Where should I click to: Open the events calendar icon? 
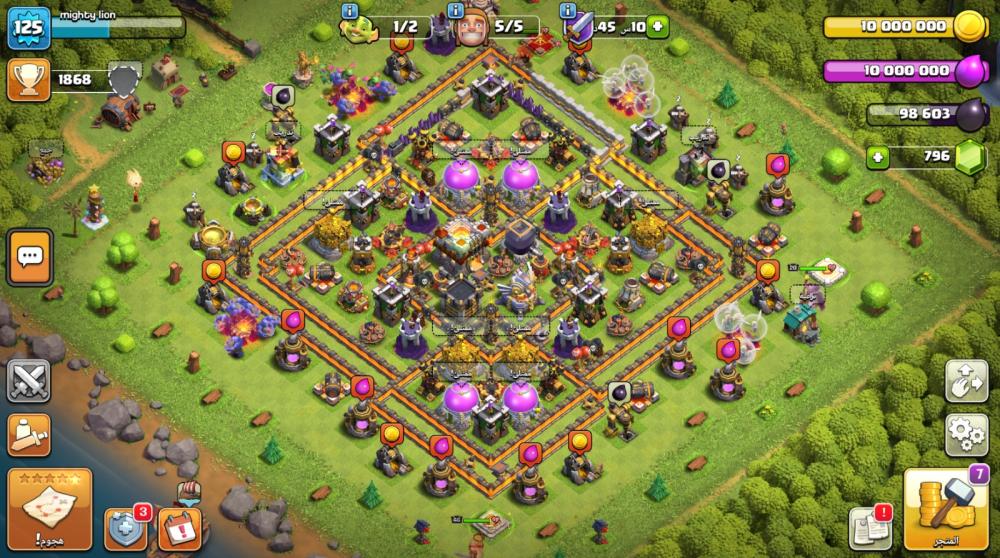point(180,529)
